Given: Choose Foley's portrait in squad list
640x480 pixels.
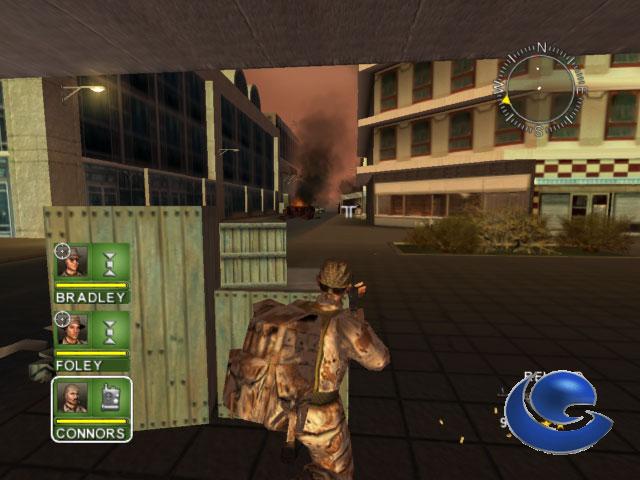Looking at the screenshot, I should coord(73,330).
